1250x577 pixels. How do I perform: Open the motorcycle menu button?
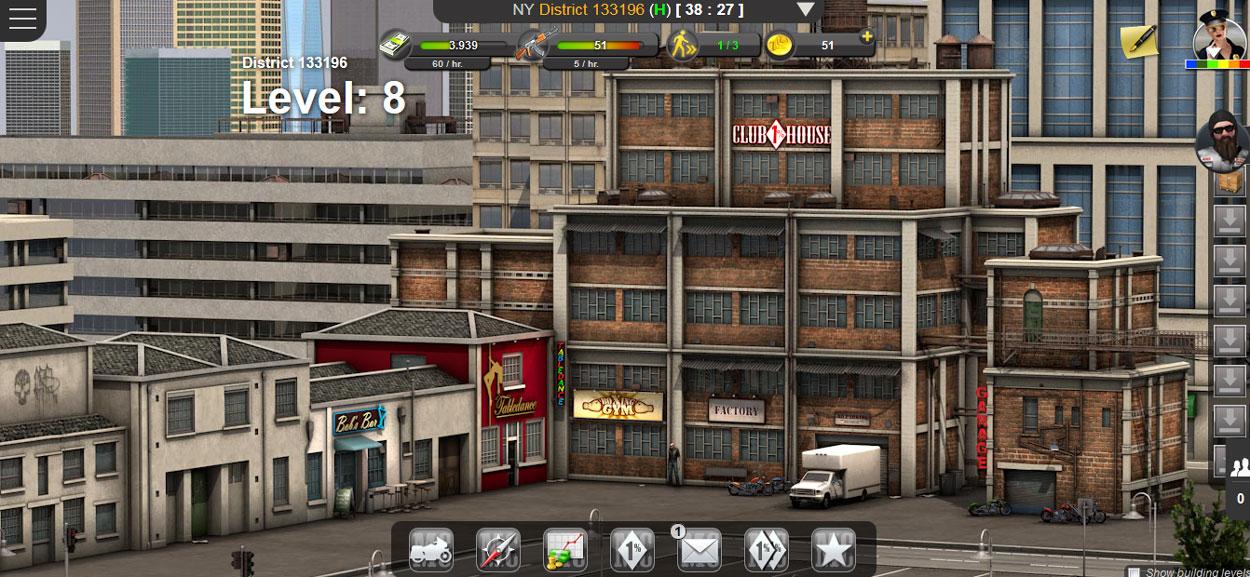[431, 549]
